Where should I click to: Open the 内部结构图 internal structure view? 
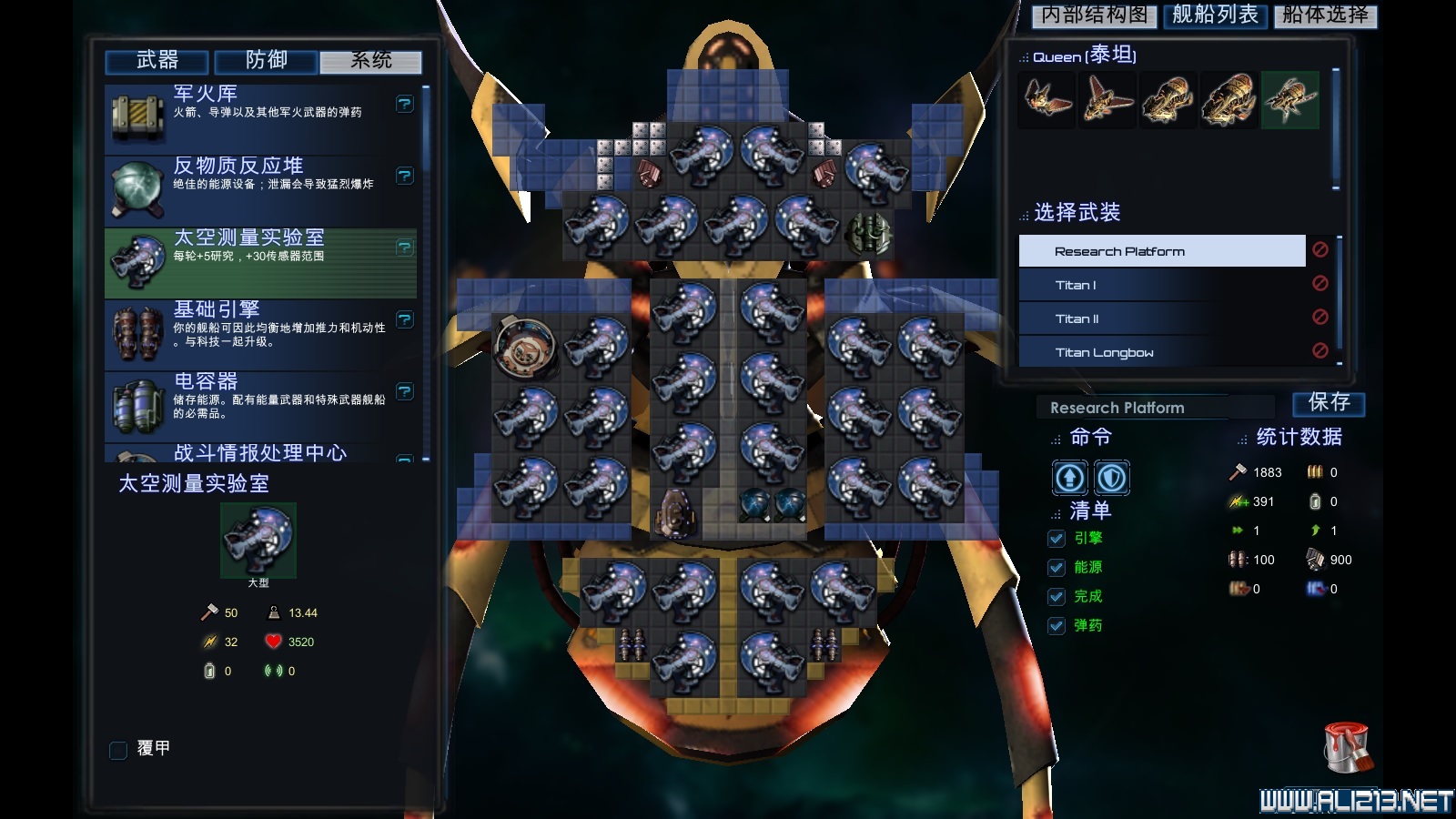coord(1094,15)
